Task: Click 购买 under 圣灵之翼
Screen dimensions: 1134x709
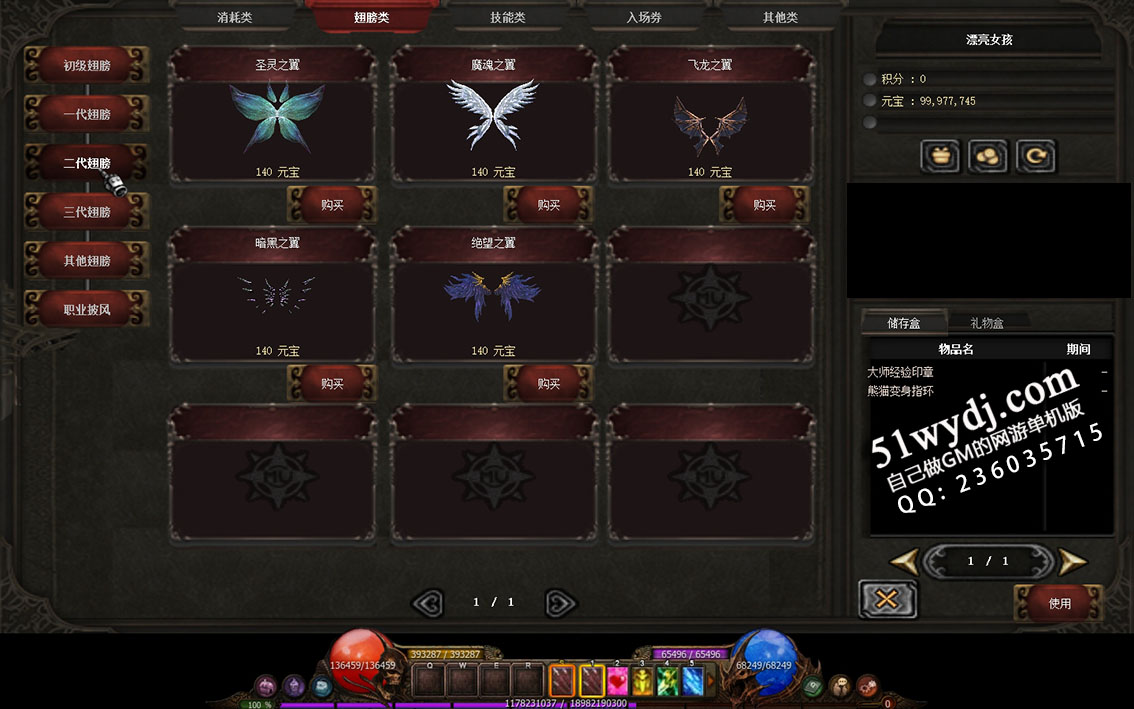Action: (x=332, y=205)
